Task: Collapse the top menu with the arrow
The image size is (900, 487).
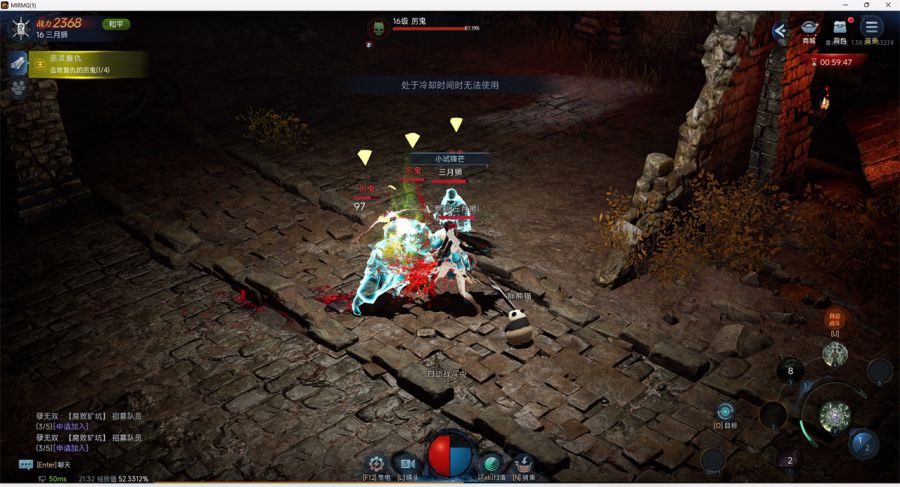Action: pos(780,31)
